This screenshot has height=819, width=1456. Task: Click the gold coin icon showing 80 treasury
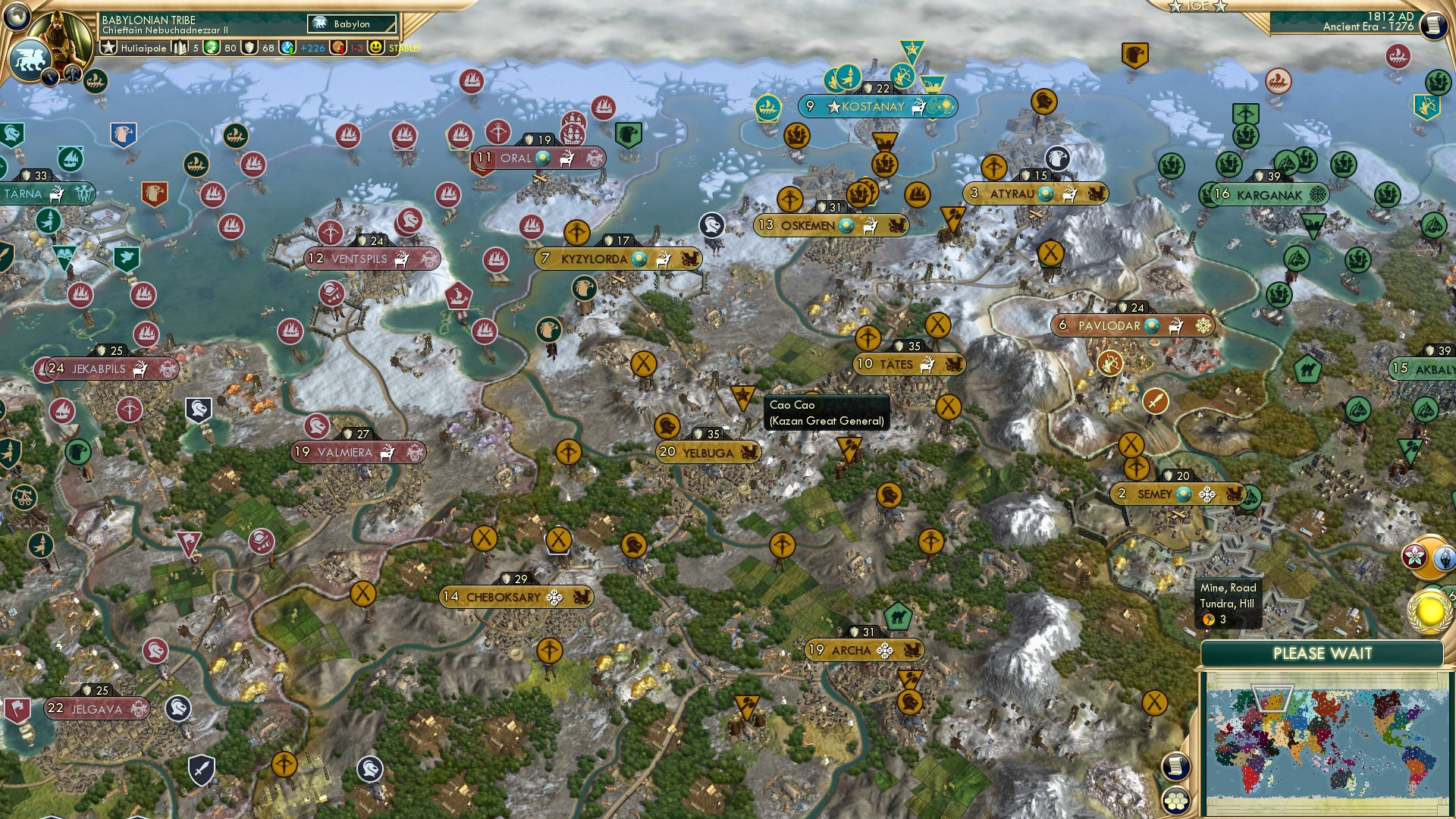pos(212,47)
